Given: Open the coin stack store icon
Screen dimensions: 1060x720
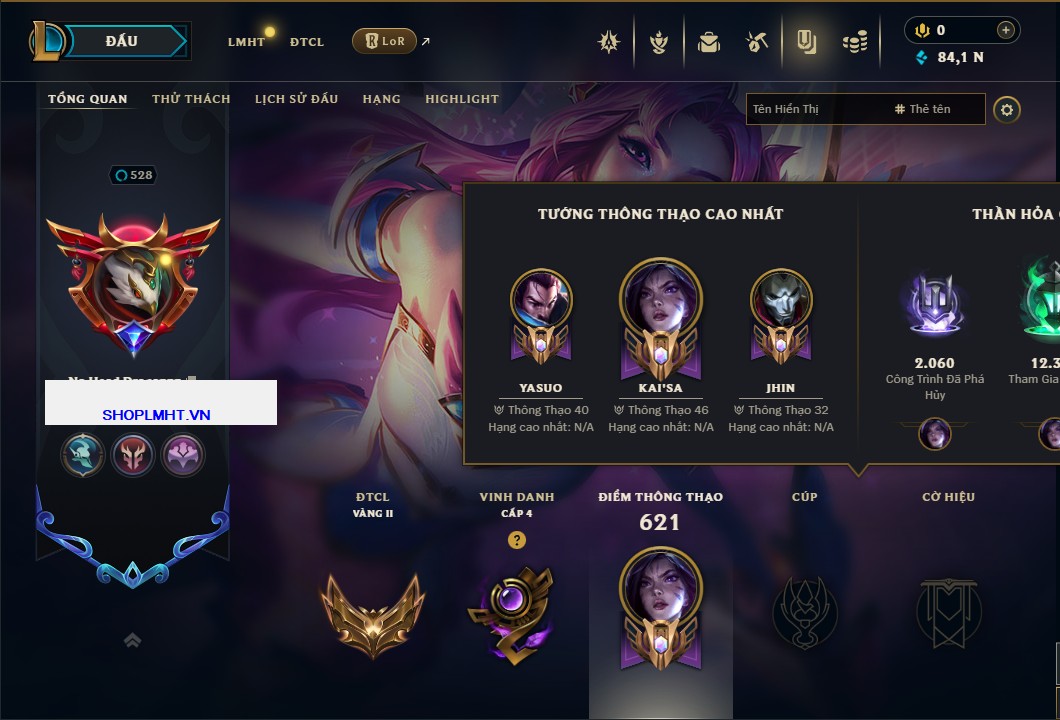Looking at the screenshot, I should (854, 42).
